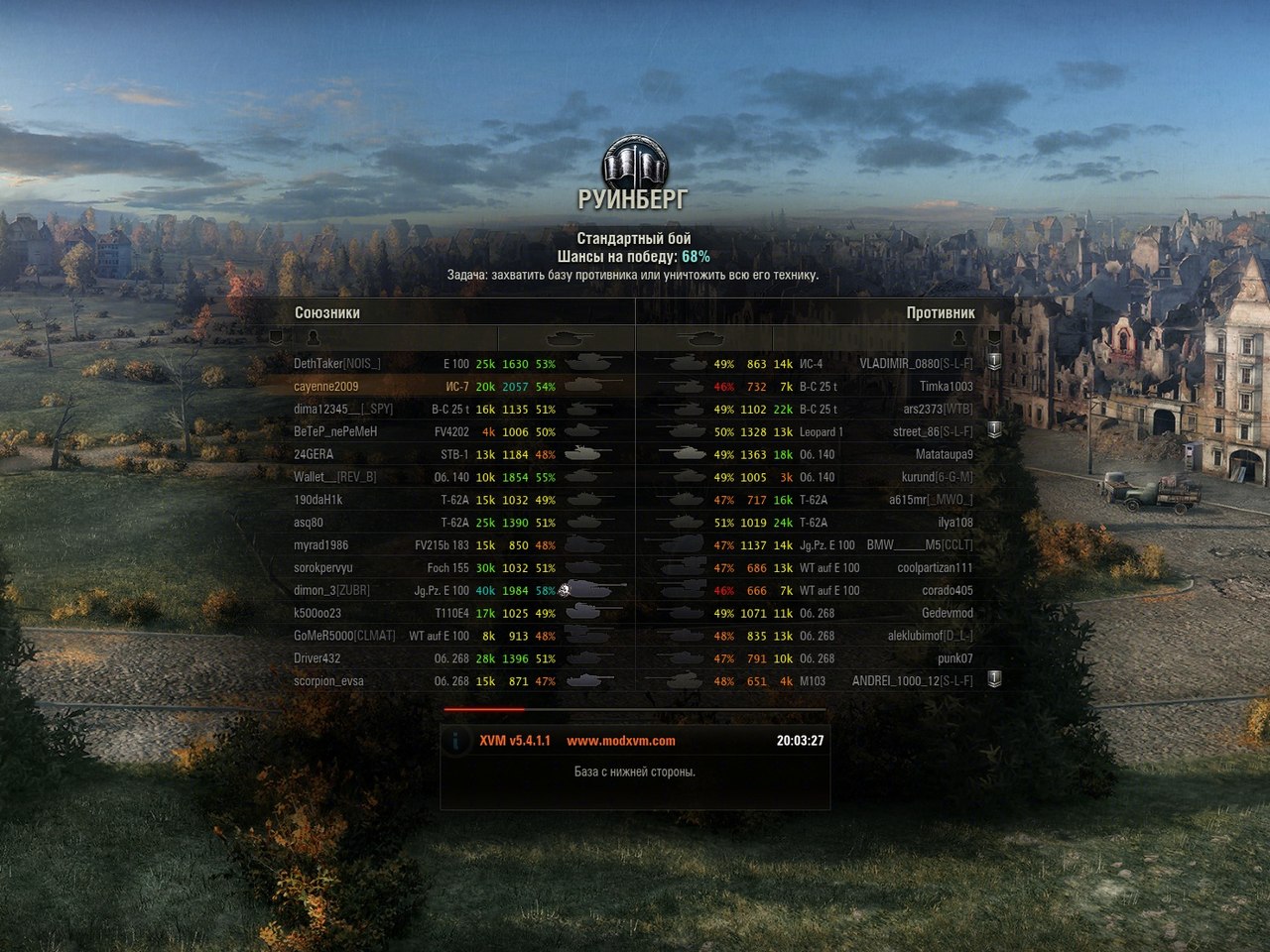This screenshot has height=952, width=1270.
Task: Click the player-head column icon on Союзники side
Action: pyautogui.click(x=316, y=337)
